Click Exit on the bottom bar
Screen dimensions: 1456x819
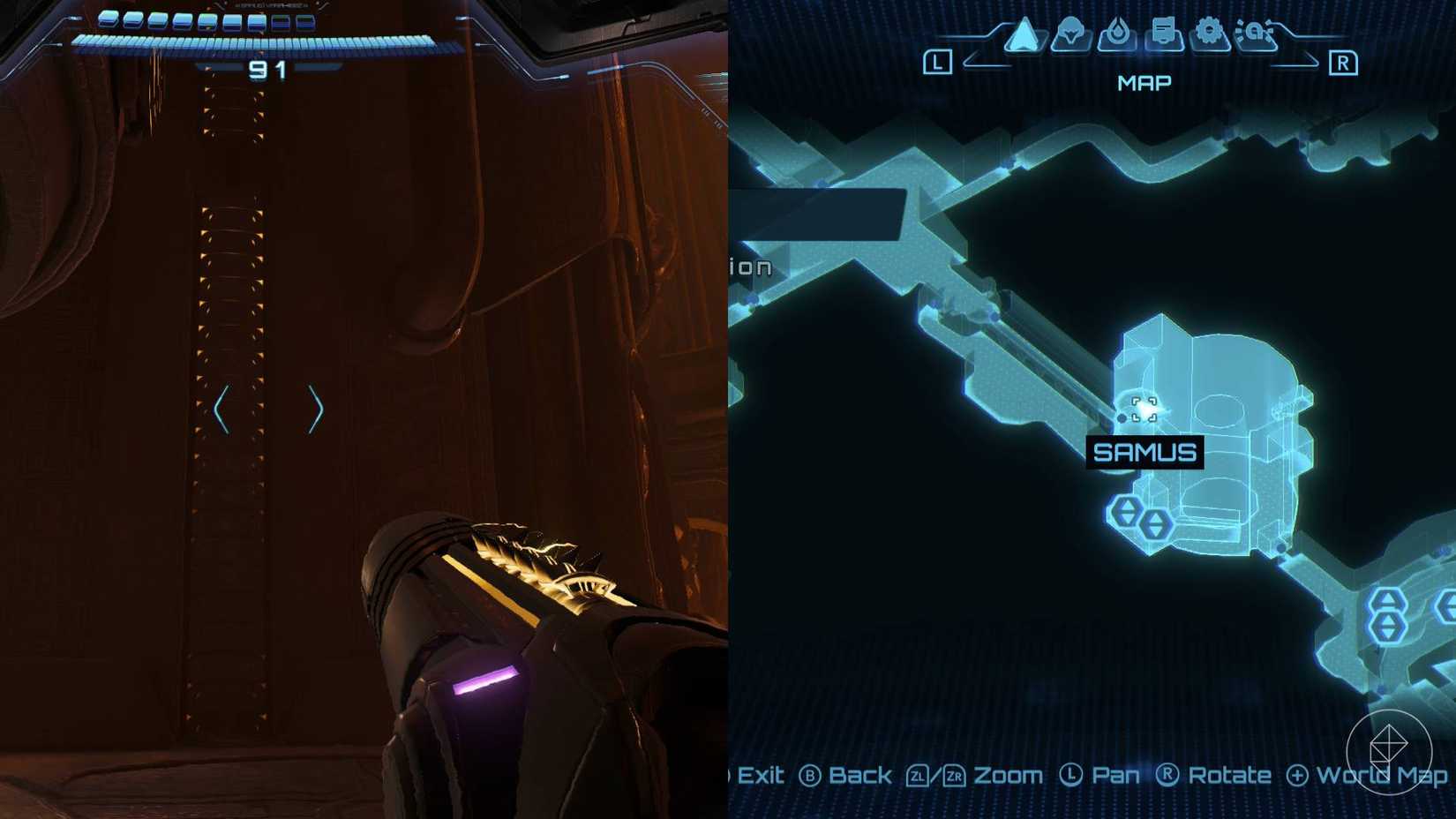pos(761,776)
